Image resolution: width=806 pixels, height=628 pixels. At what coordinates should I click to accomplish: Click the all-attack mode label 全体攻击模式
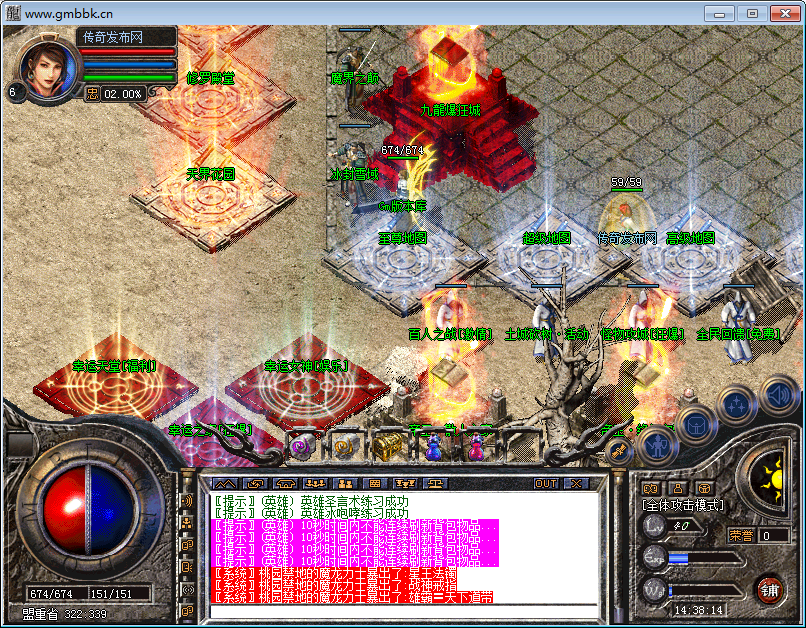click(683, 506)
